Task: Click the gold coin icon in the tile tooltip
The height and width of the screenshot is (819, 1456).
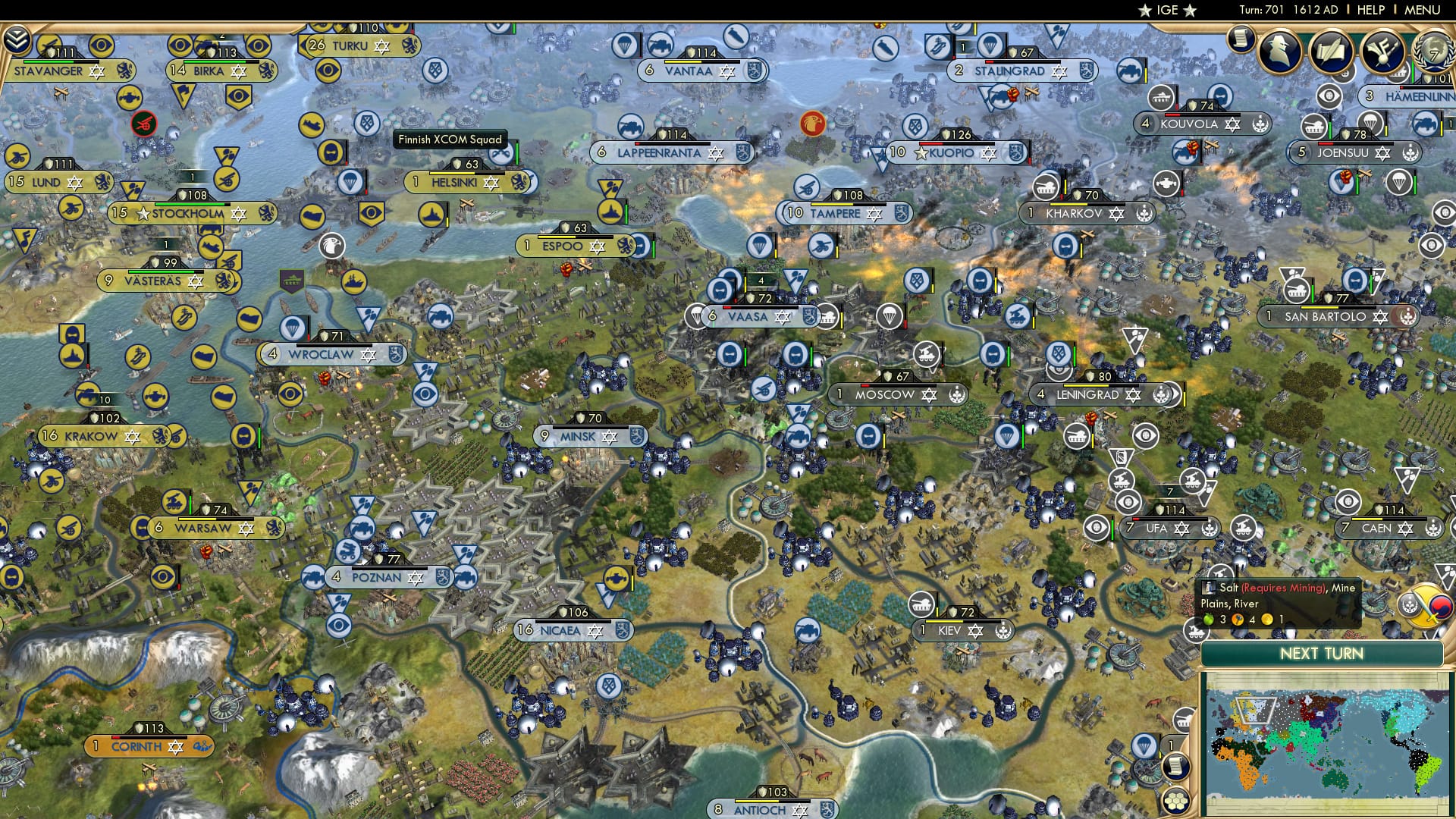Action: 1266,620
